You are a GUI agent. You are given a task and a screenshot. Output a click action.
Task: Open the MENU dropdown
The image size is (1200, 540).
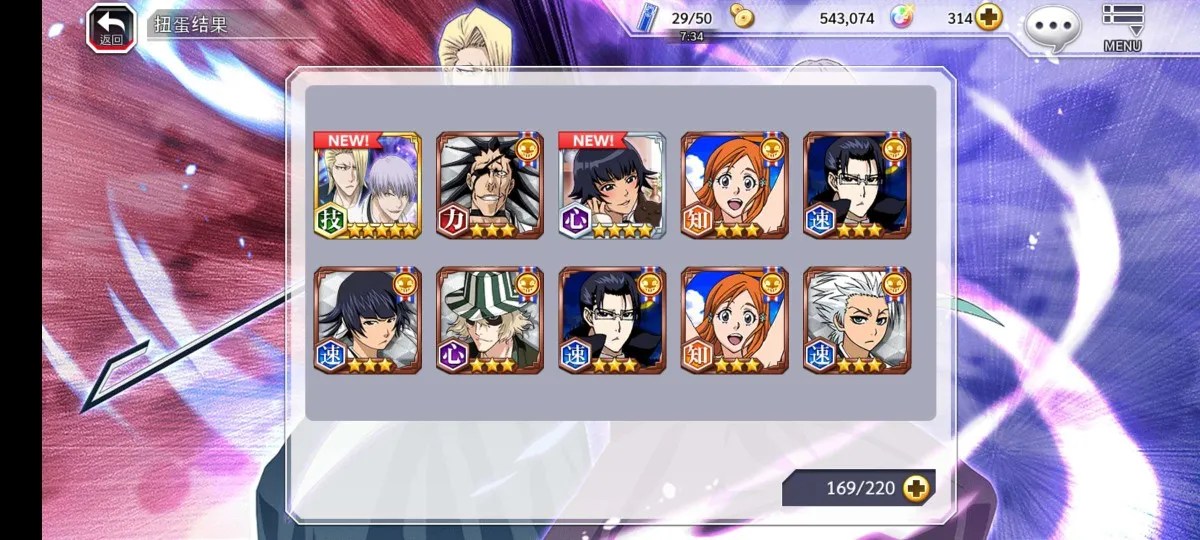coord(1122,27)
